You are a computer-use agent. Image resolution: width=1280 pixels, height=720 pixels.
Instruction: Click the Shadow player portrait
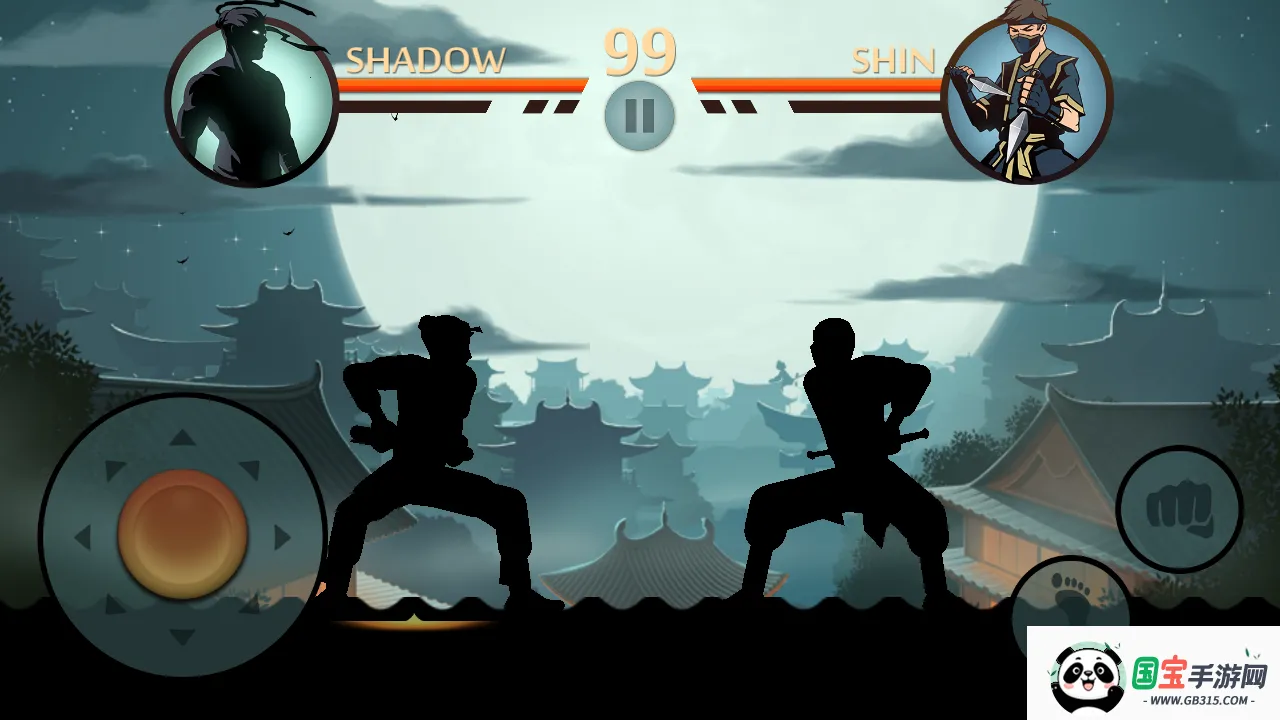coord(251,102)
